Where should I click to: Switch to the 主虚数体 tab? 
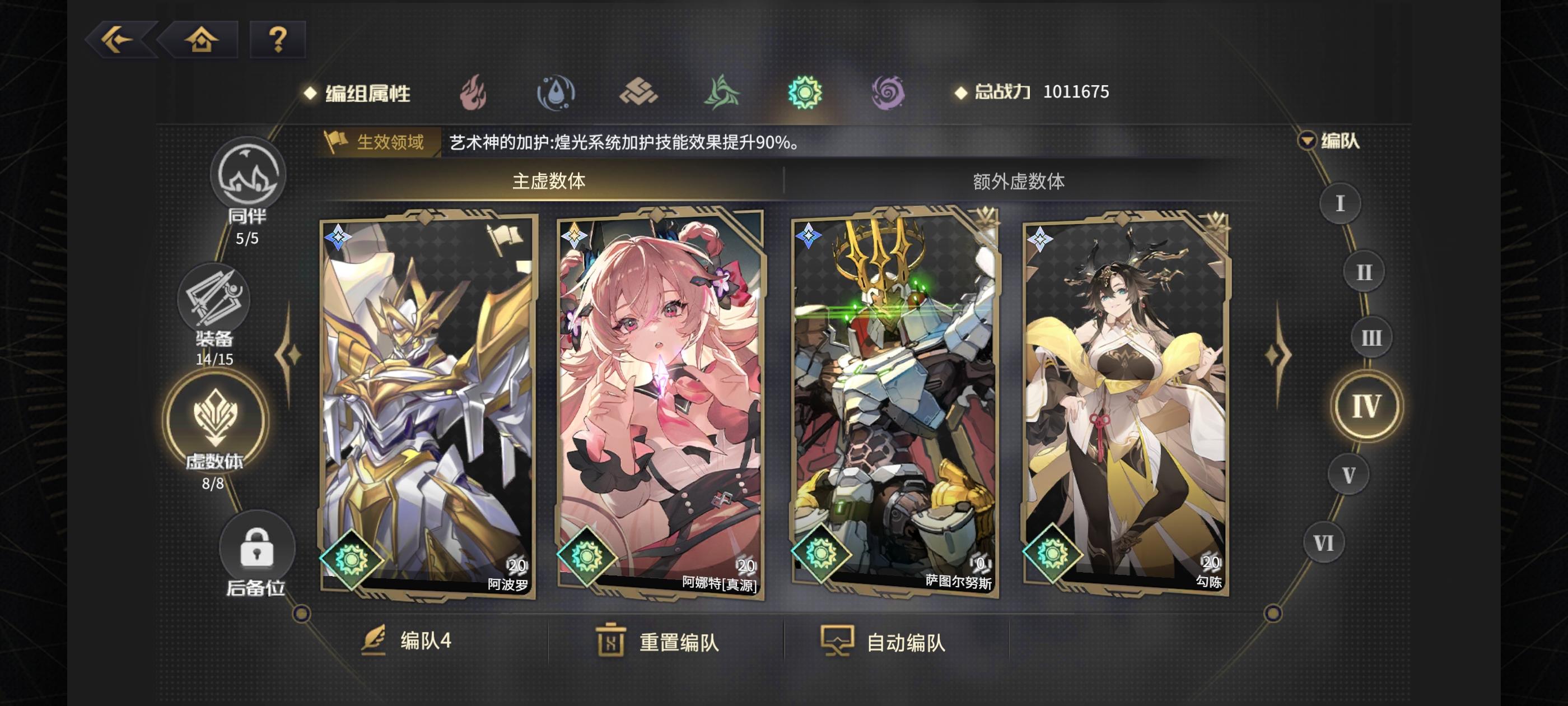pyautogui.click(x=551, y=180)
